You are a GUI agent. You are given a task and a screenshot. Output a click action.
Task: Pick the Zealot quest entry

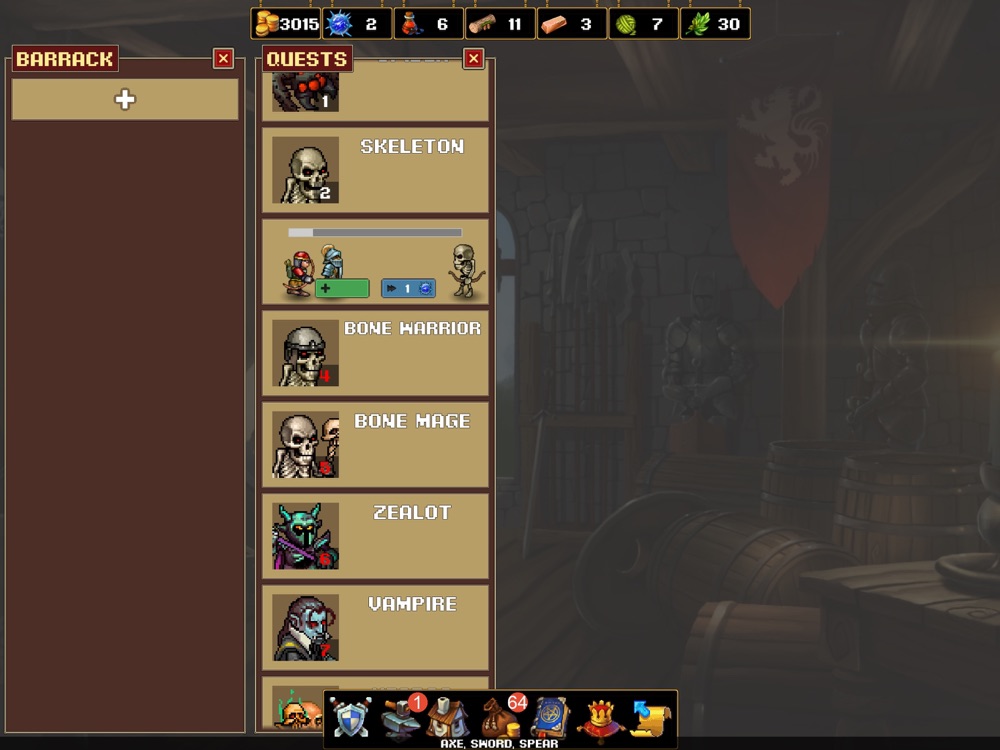pyautogui.click(x=375, y=536)
